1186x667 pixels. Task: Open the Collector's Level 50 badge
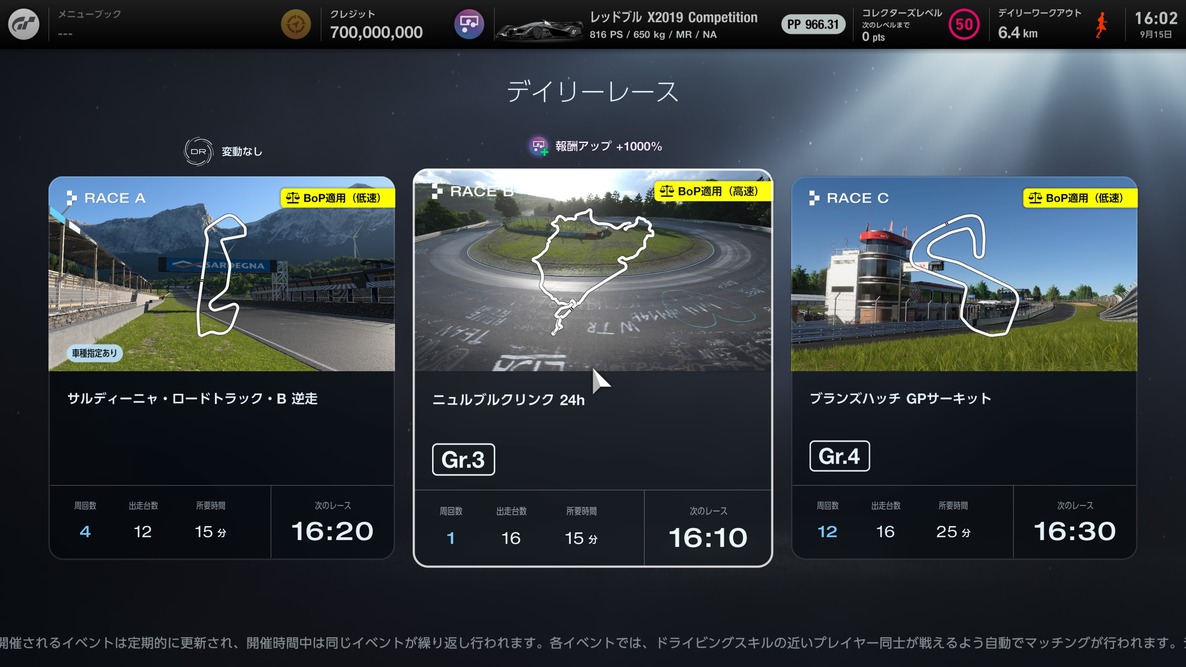[963, 24]
